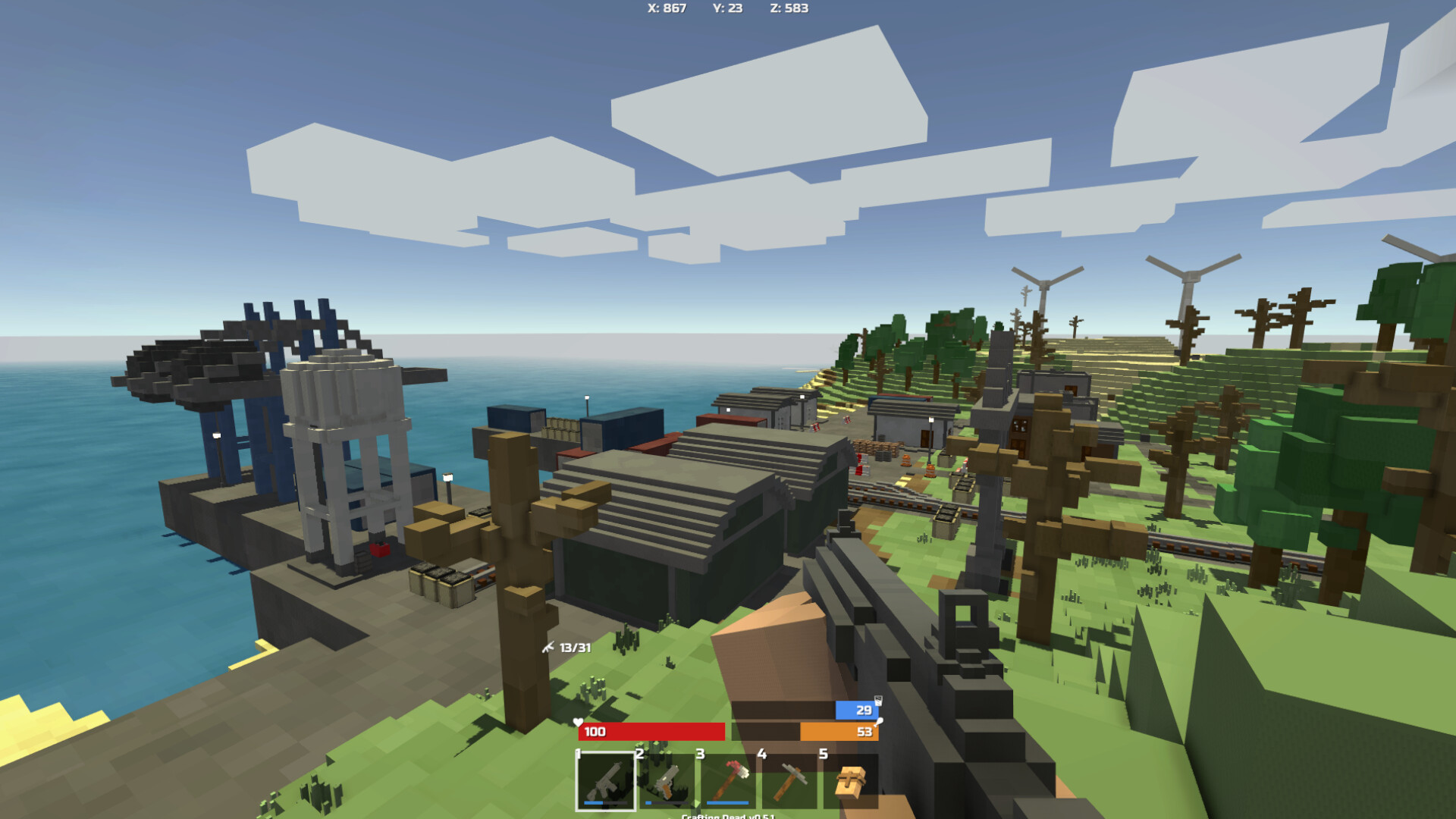Click the rifle icon beside the 13/31 ammo counter
The image size is (1456, 819).
[549, 648]
